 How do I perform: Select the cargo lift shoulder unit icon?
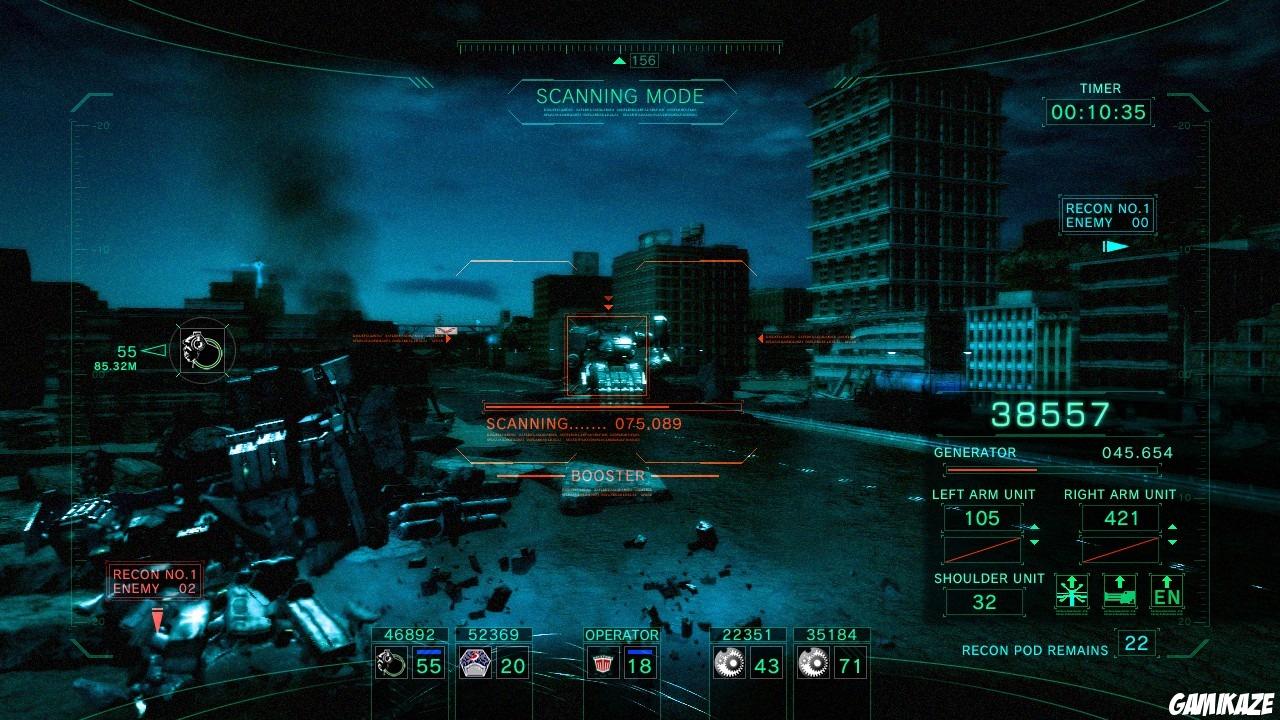click(x=1119, y=592)
